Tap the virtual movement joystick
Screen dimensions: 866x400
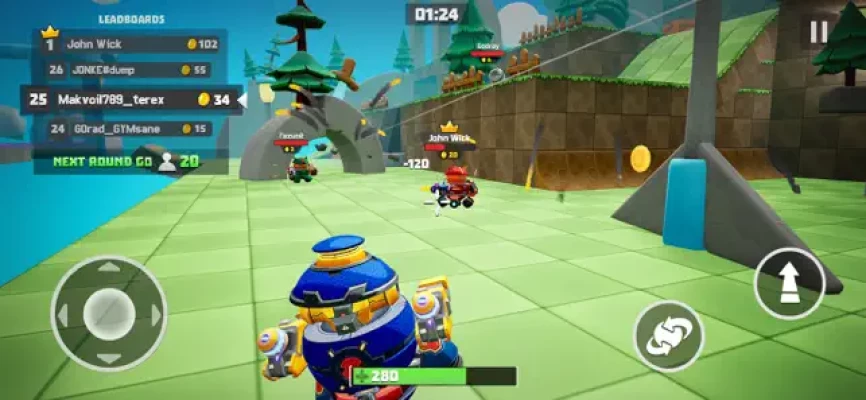108,313
